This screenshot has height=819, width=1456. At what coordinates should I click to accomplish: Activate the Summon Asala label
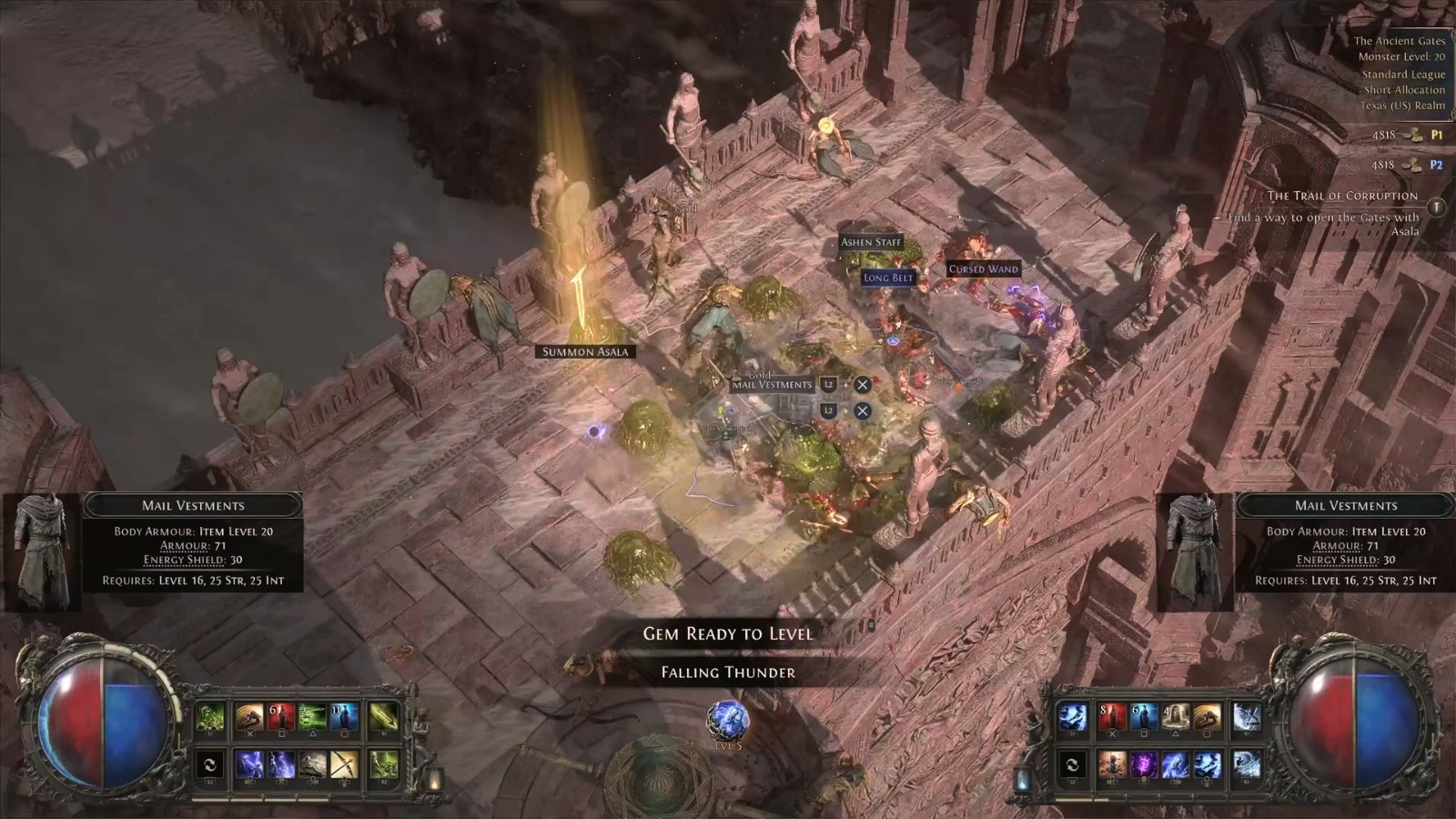[585, 352]
